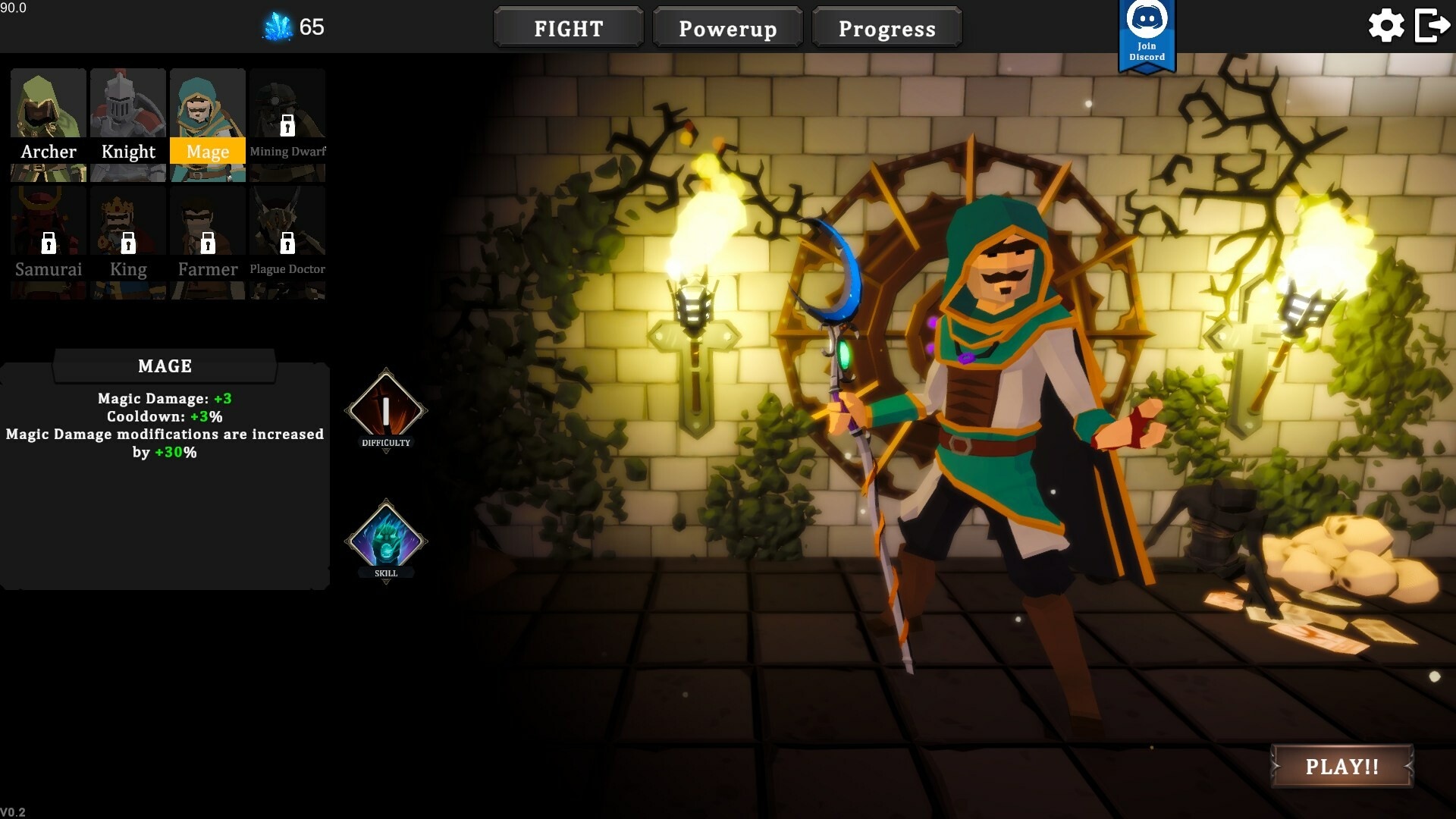The height and width of the screenshot is (819, 1456).
Task: Choose the Knight character tile
Action: click(x=128, y=125)
